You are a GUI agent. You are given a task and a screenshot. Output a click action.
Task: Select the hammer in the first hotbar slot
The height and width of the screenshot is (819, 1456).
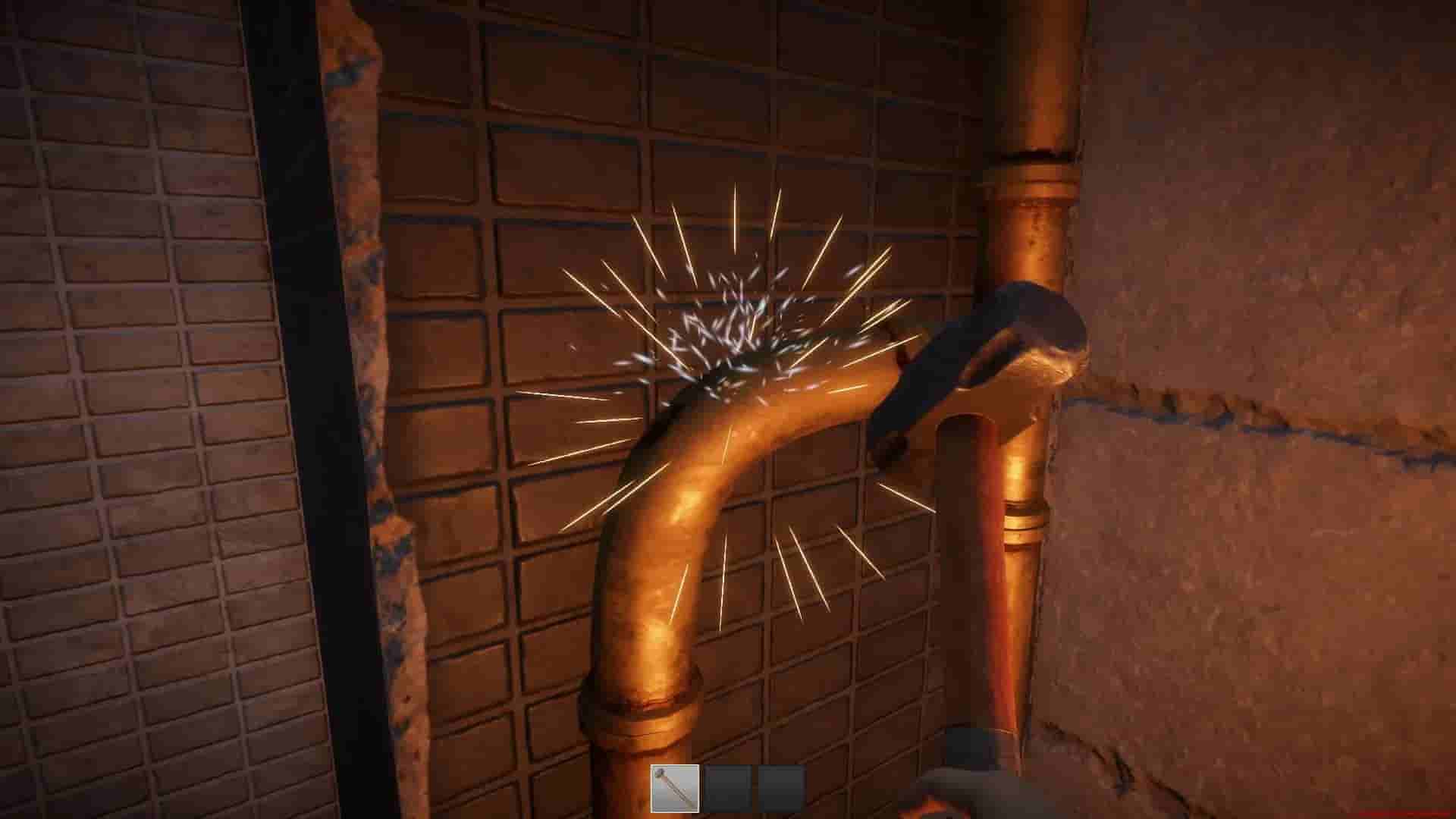click(x=675, y=790)
